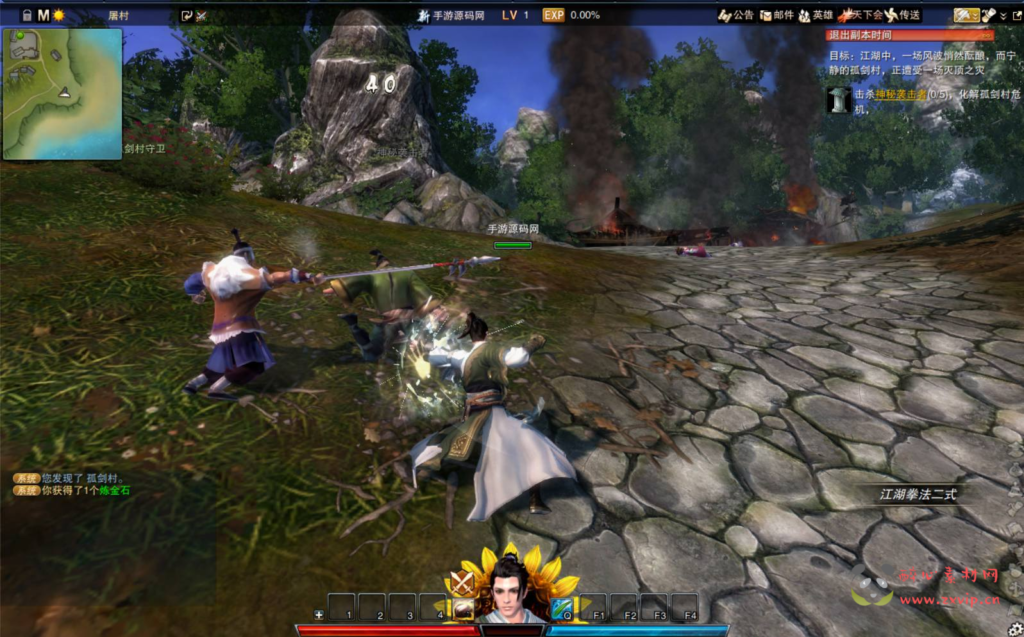Open the 英雄 hero menu
Image resolution: width=1024 pixels, height=637 pixels.
[815, 15]
